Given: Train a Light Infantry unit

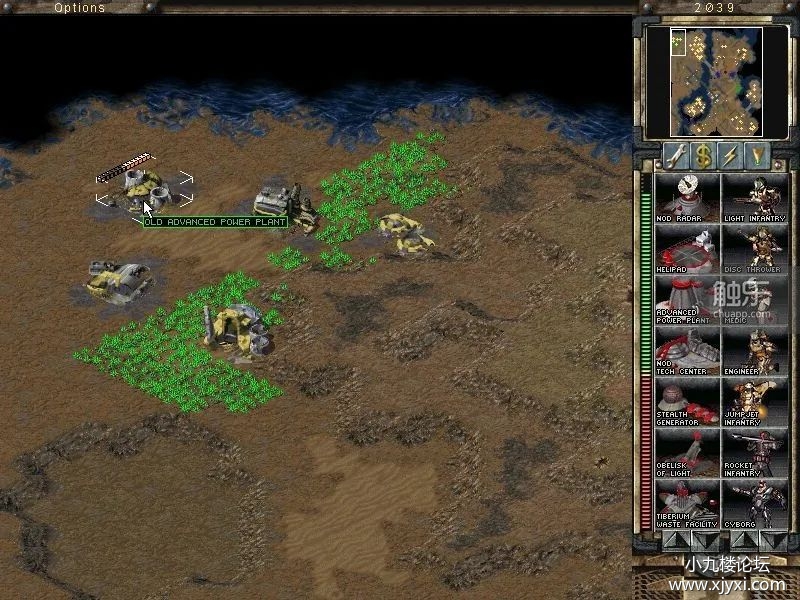Looking at the screenshot, I should tap(754, 197).
